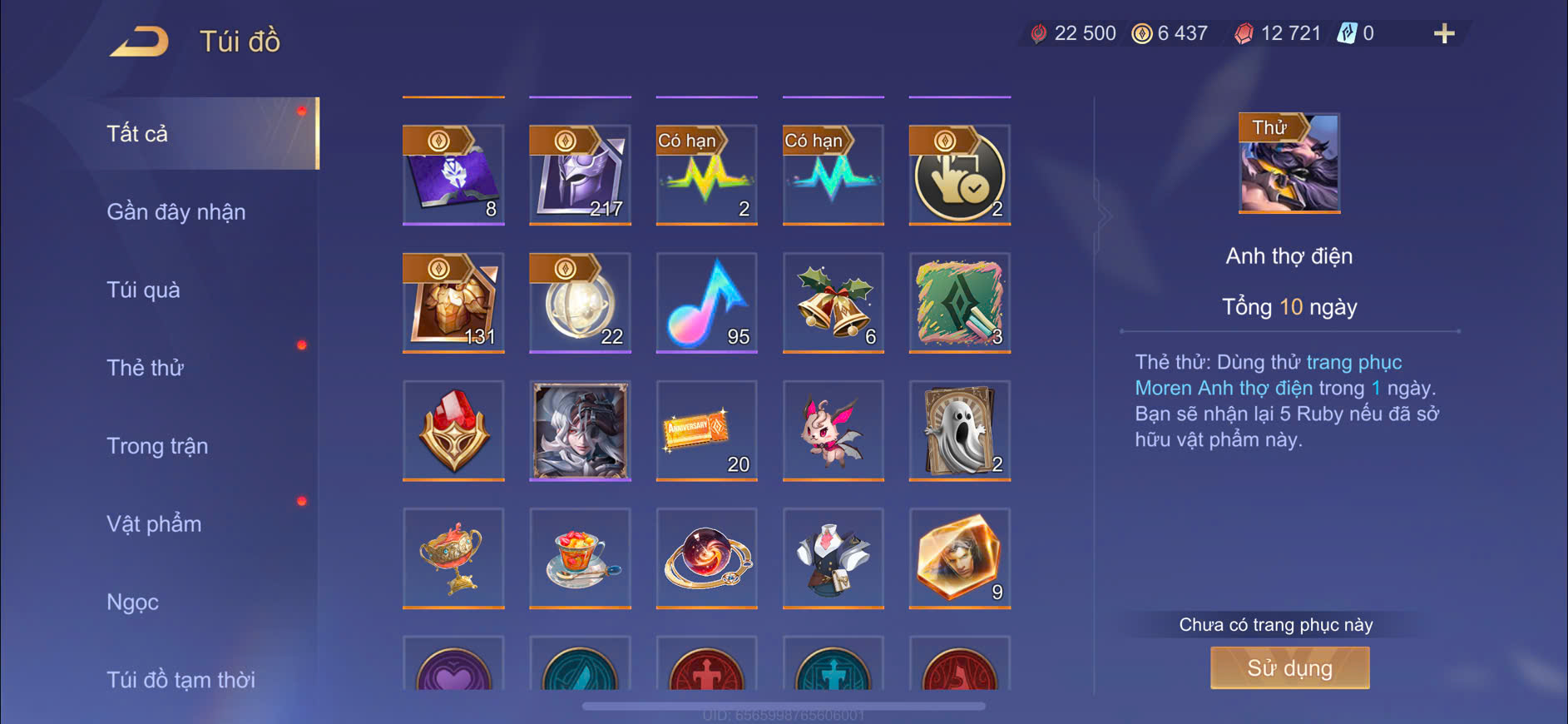Image resolution: width=1568 pixels, height=724 pixels.
Task: Select the purple helmet card item
Action: pyautogui.click(x=580, y=175)
